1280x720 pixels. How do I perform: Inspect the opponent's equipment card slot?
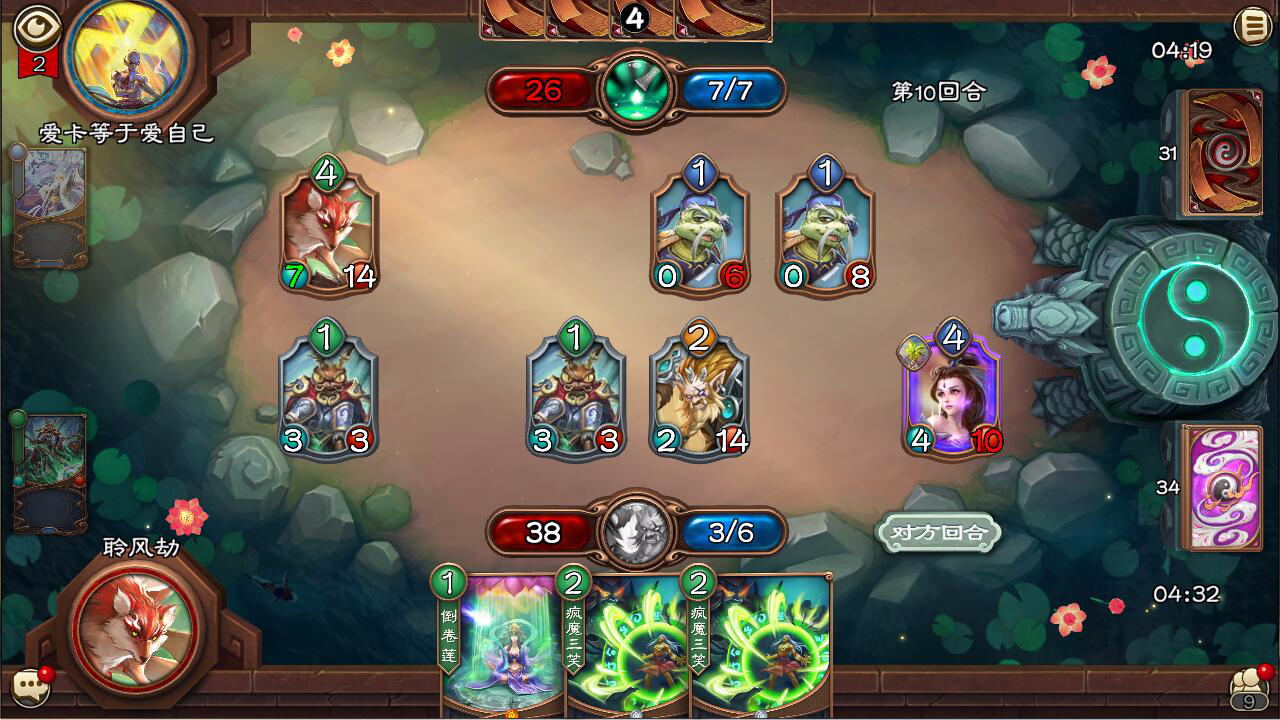[50, 207]
